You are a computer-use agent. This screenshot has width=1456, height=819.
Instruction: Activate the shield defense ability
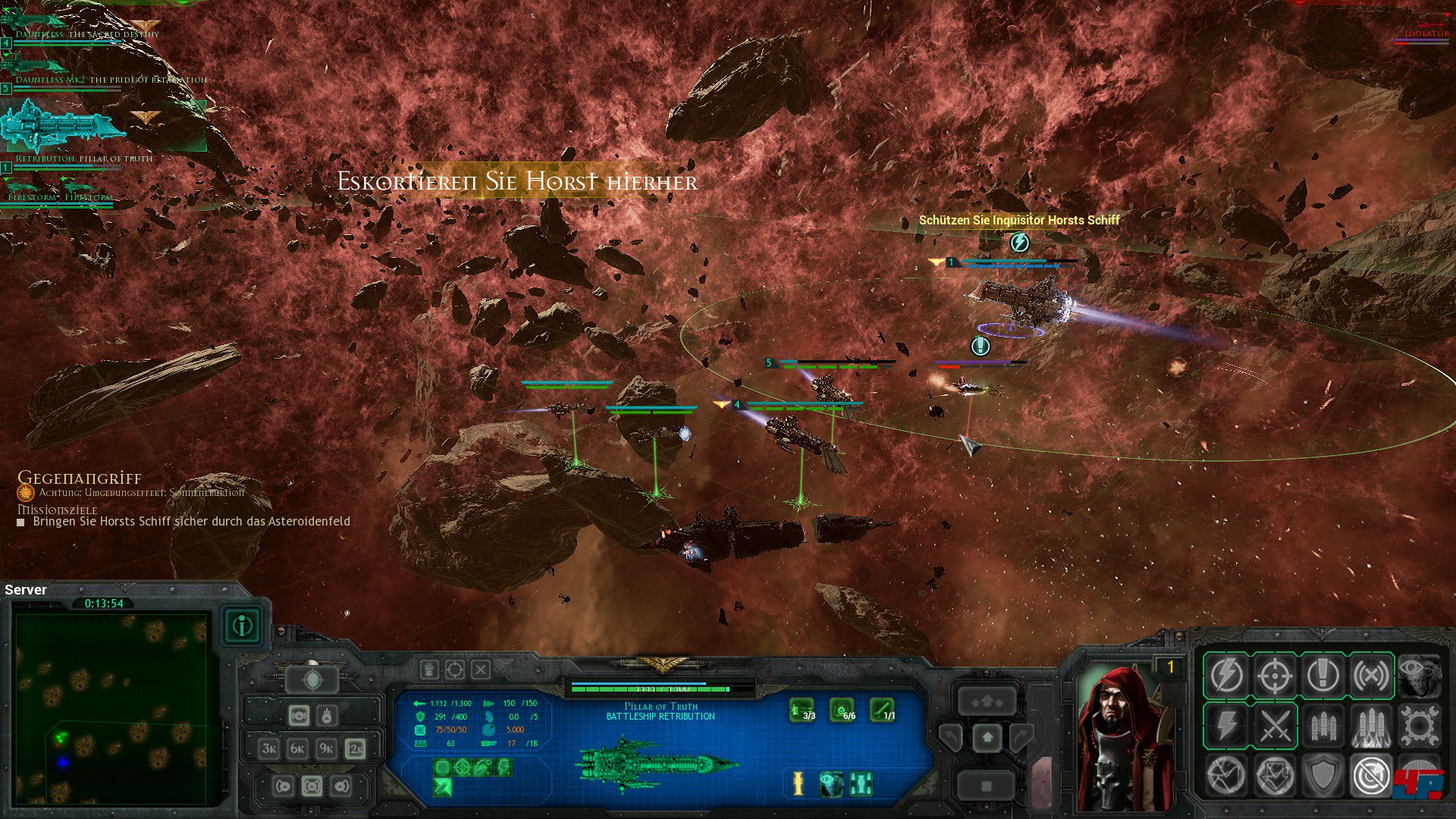click(x=1323, y=775)
